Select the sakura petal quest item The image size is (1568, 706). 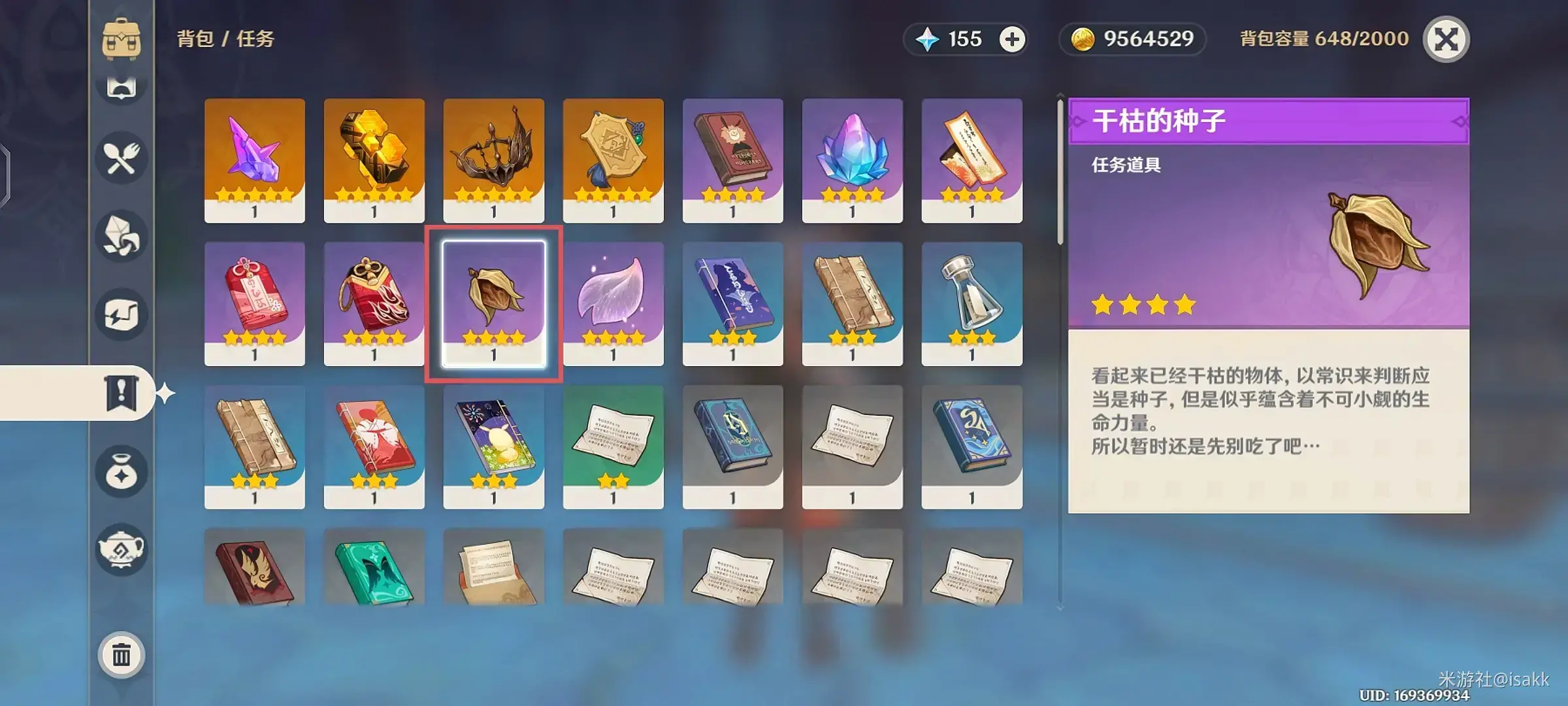(x=613, y=302)
